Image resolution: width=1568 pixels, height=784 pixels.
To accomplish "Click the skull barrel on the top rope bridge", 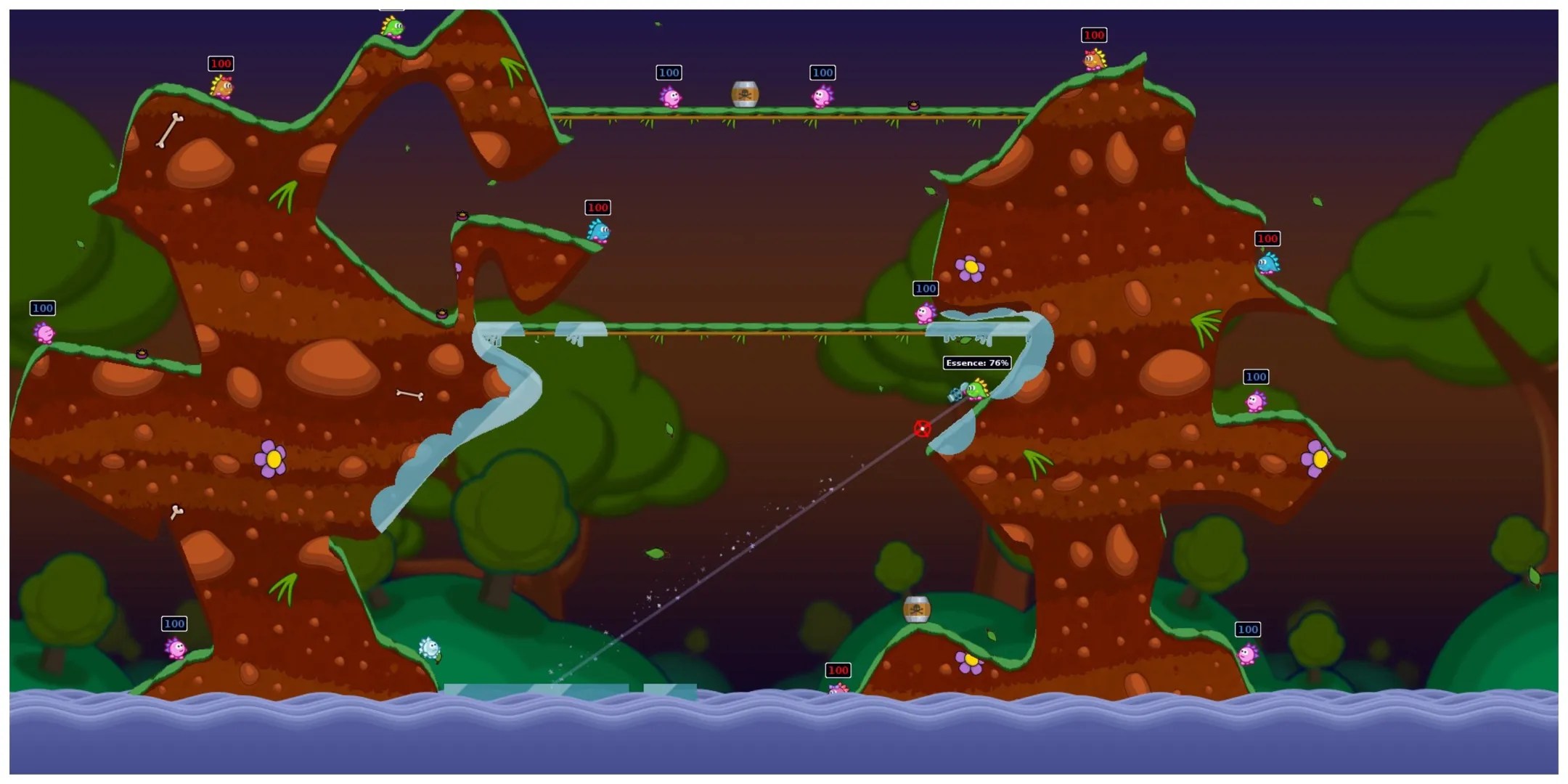I will (746, 93).
